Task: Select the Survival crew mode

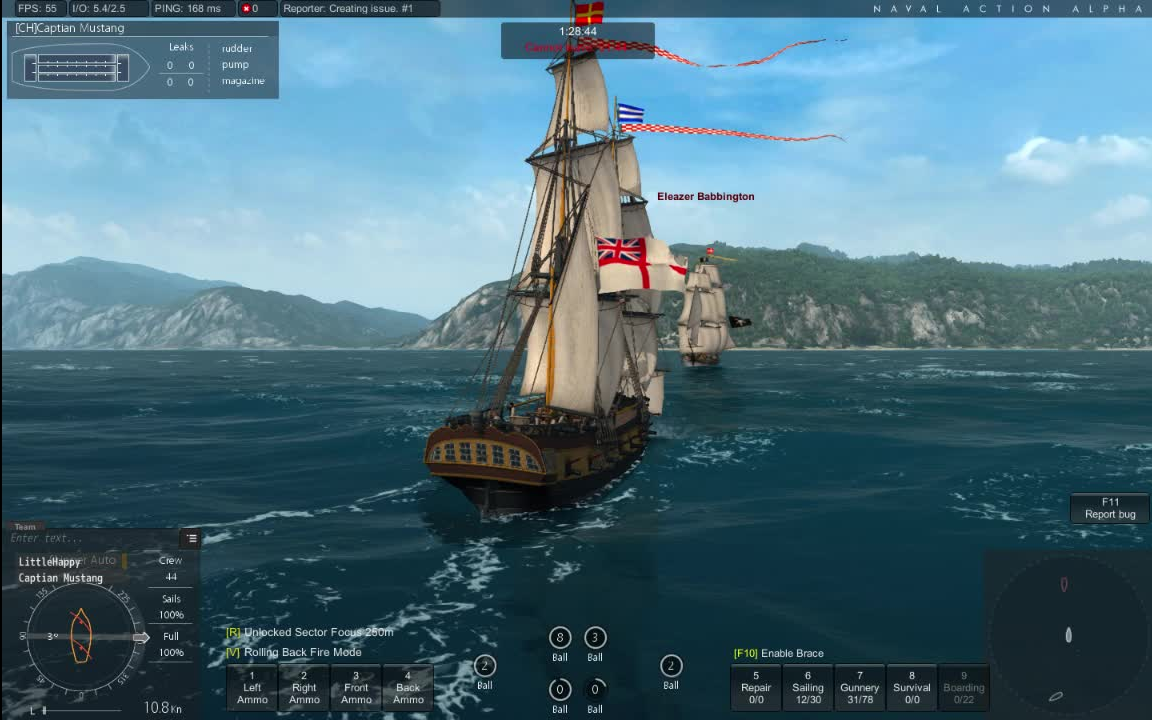Action: click(911, 688)
